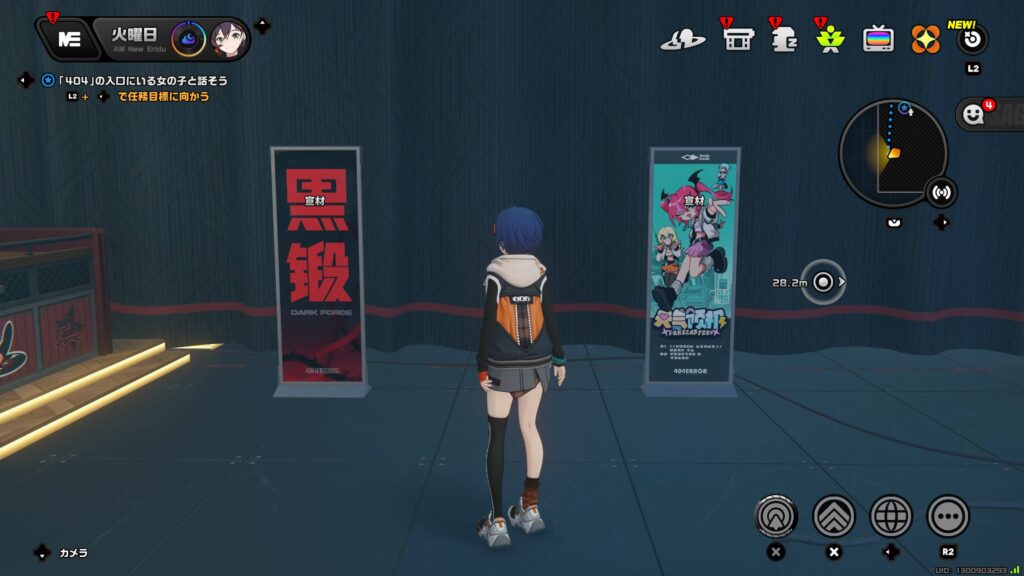The width and height of the screenshot is (1024, 576).
Task: Open the circular minimap
Action: (x=892, y=153)
